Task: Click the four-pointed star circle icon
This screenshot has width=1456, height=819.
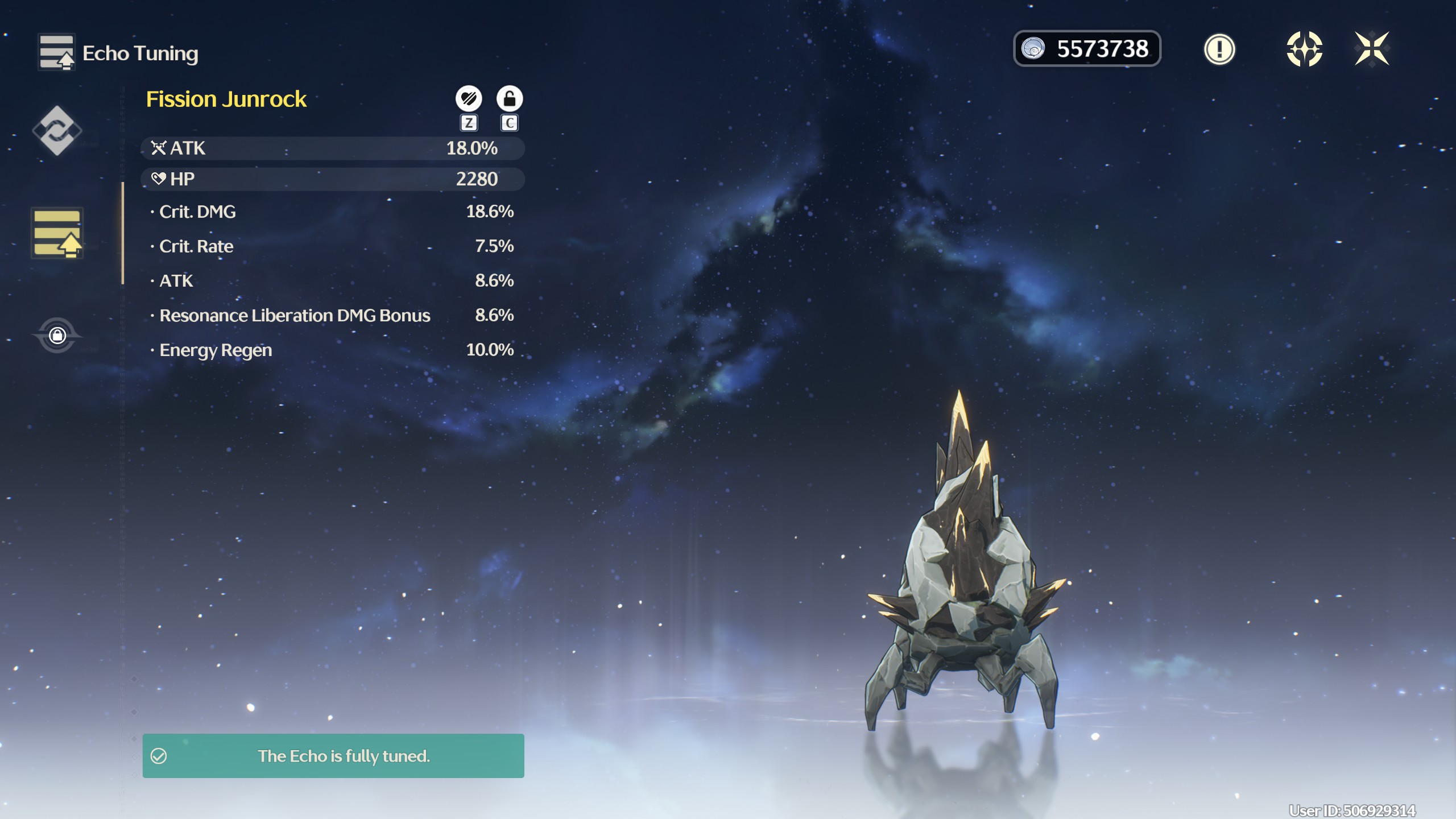Action: click(x=1304, y=49)
